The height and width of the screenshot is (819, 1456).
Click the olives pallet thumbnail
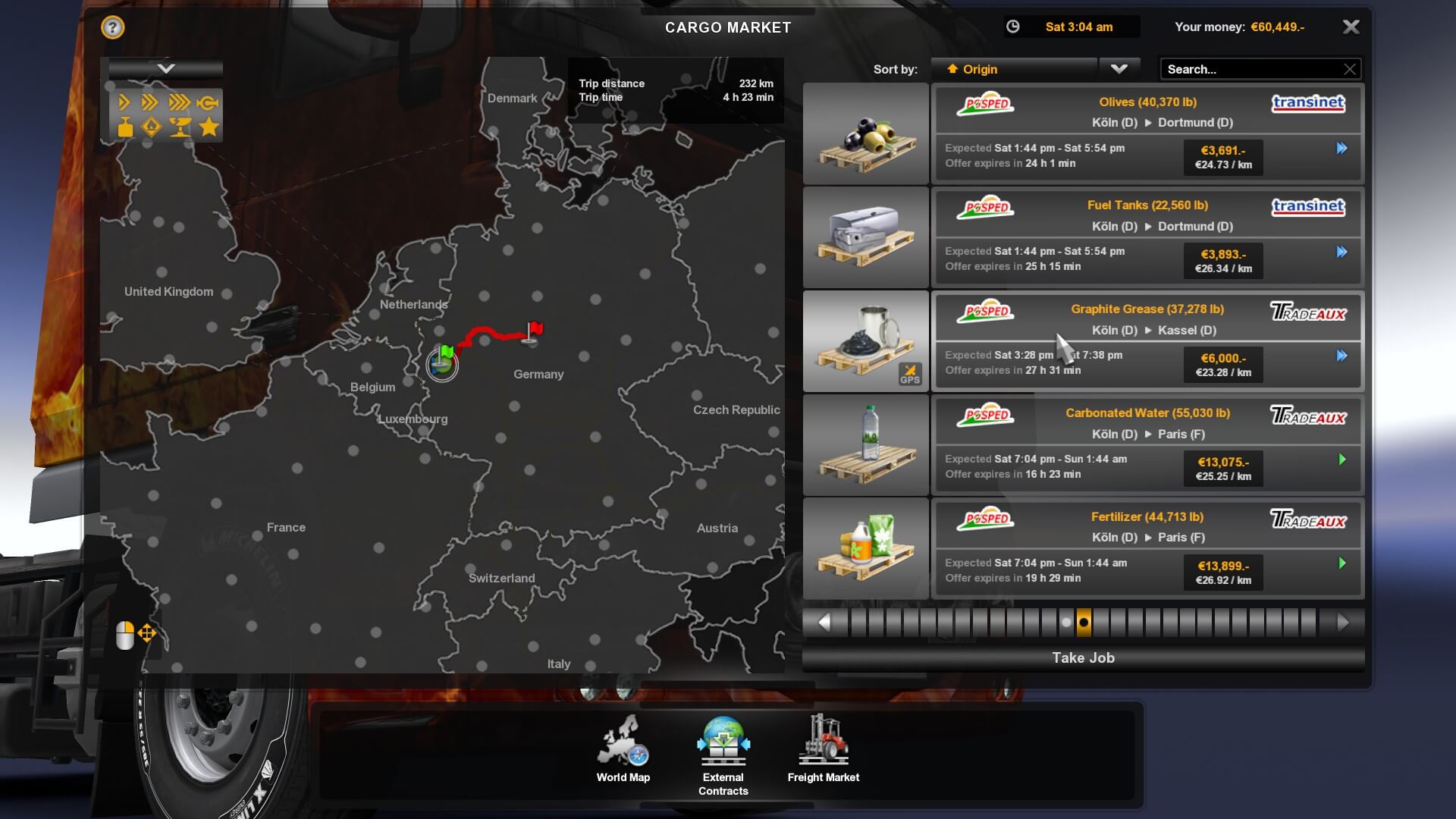866,133
